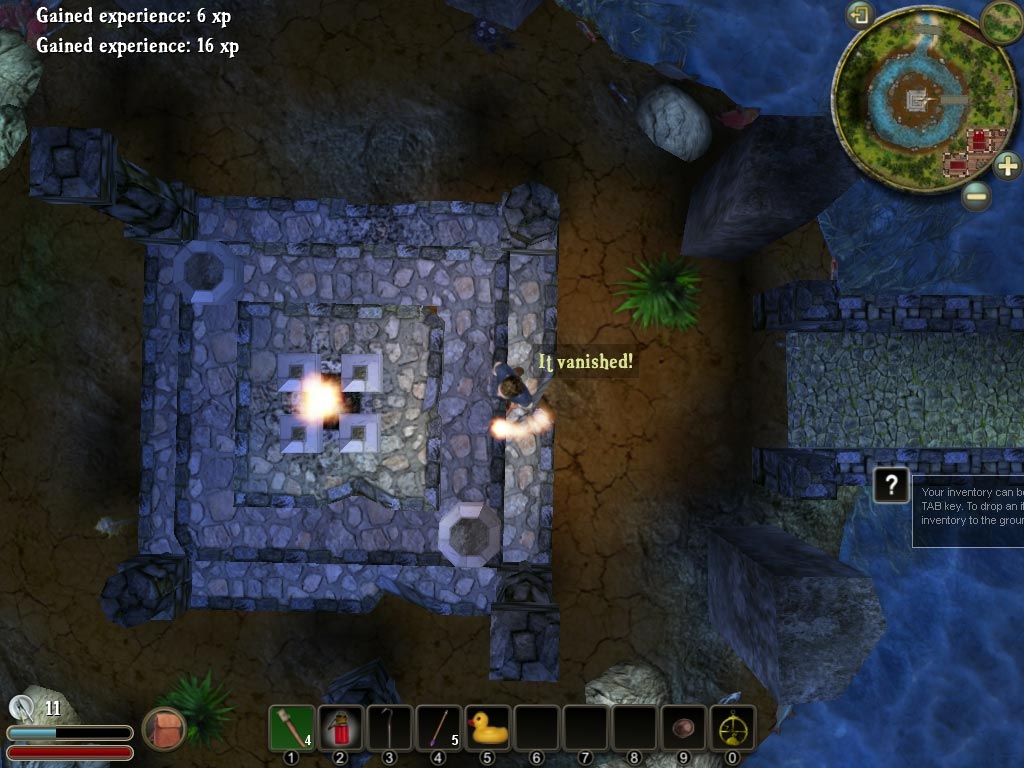Open the world map round thumbnail
Image resolution: width=1024 pixels, height=768 pixels.
pyautogui.click(x=1001, y=21)
